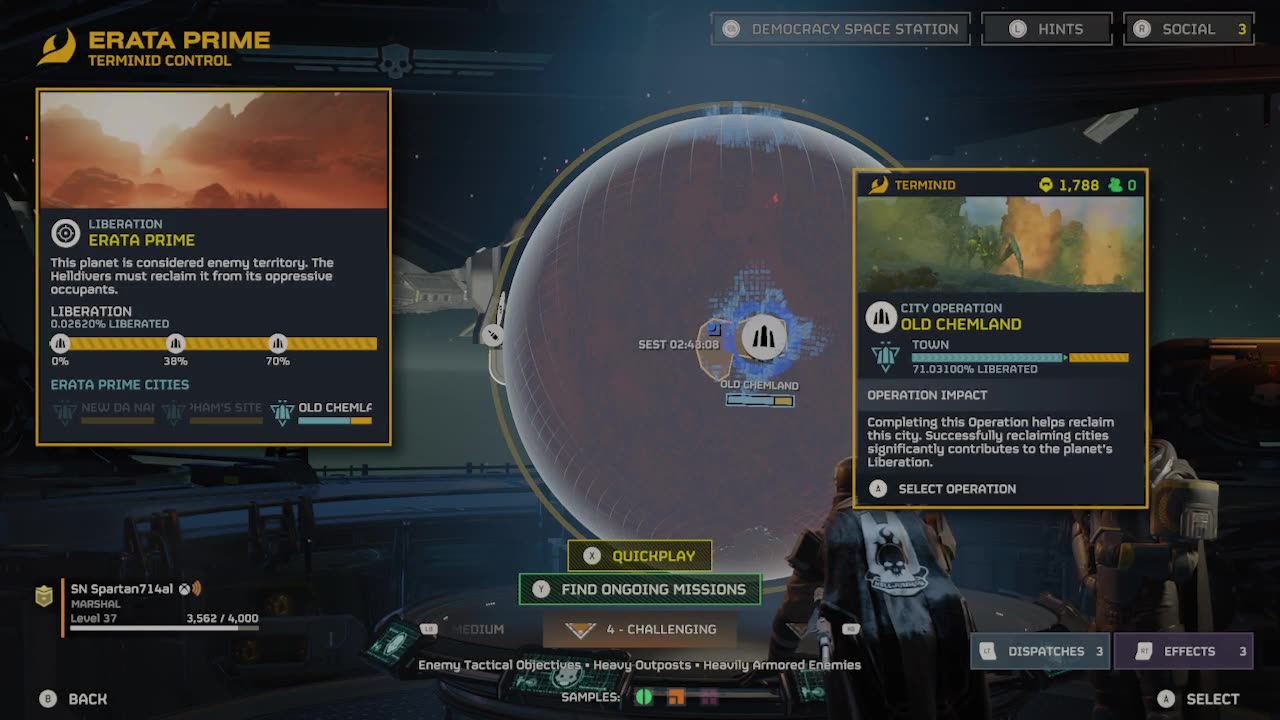1280x720 pixels.
Task: Click the Old Chemland operation thumbnail
Action: (1000, 245)
